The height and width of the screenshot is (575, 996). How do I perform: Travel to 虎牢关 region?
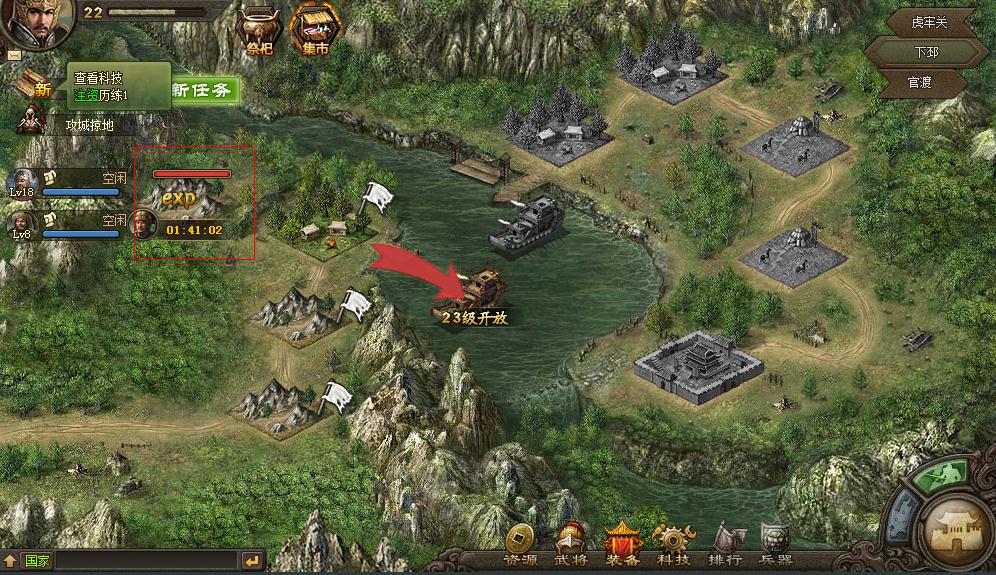[x=915, y=22]
